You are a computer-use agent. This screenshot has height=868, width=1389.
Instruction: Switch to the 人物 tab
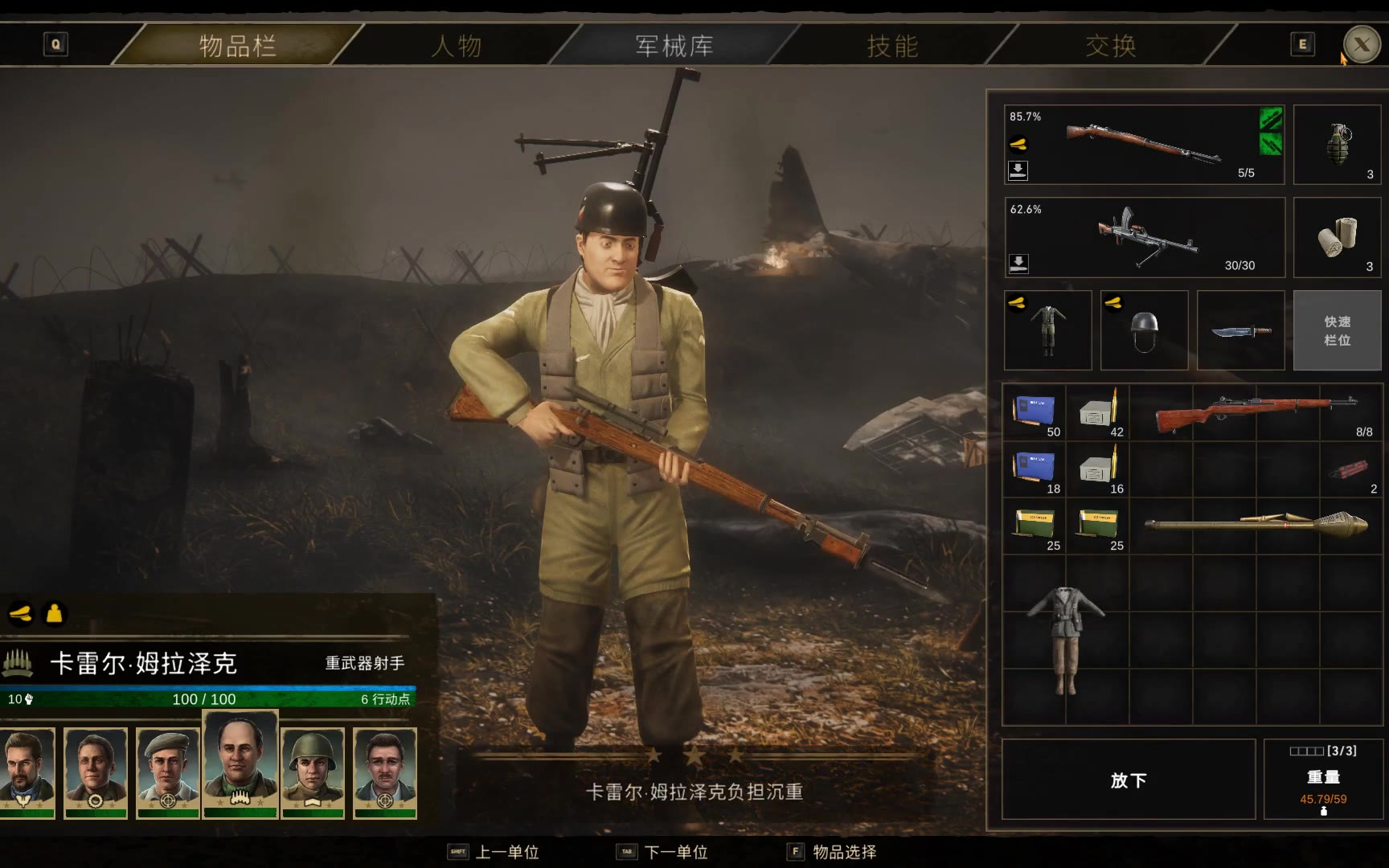coord(457,46)
